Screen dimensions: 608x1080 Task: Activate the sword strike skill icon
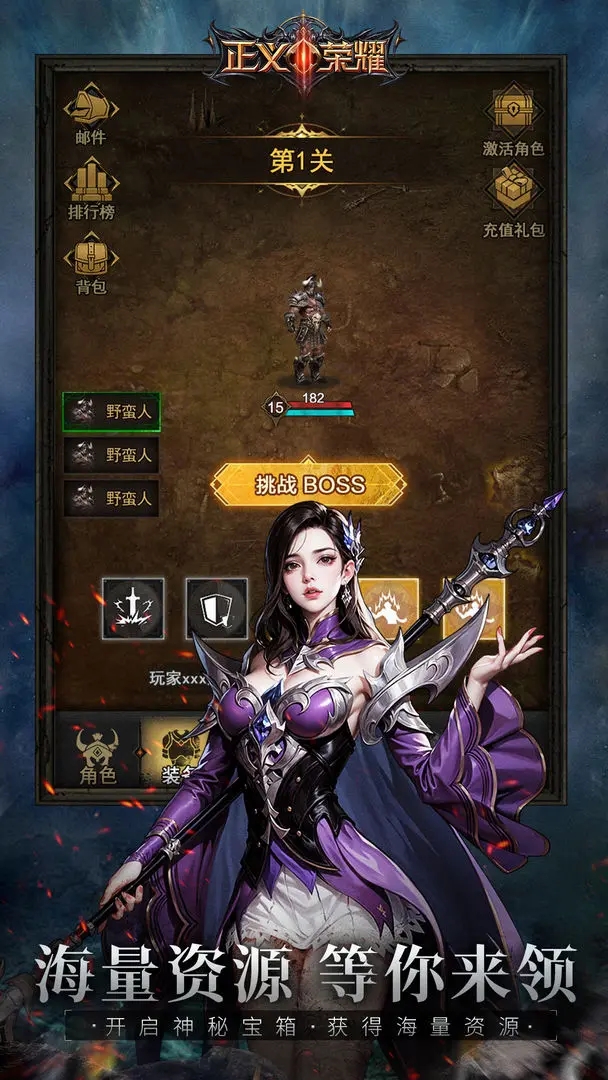pyautogui.click(x=132, y=609)
